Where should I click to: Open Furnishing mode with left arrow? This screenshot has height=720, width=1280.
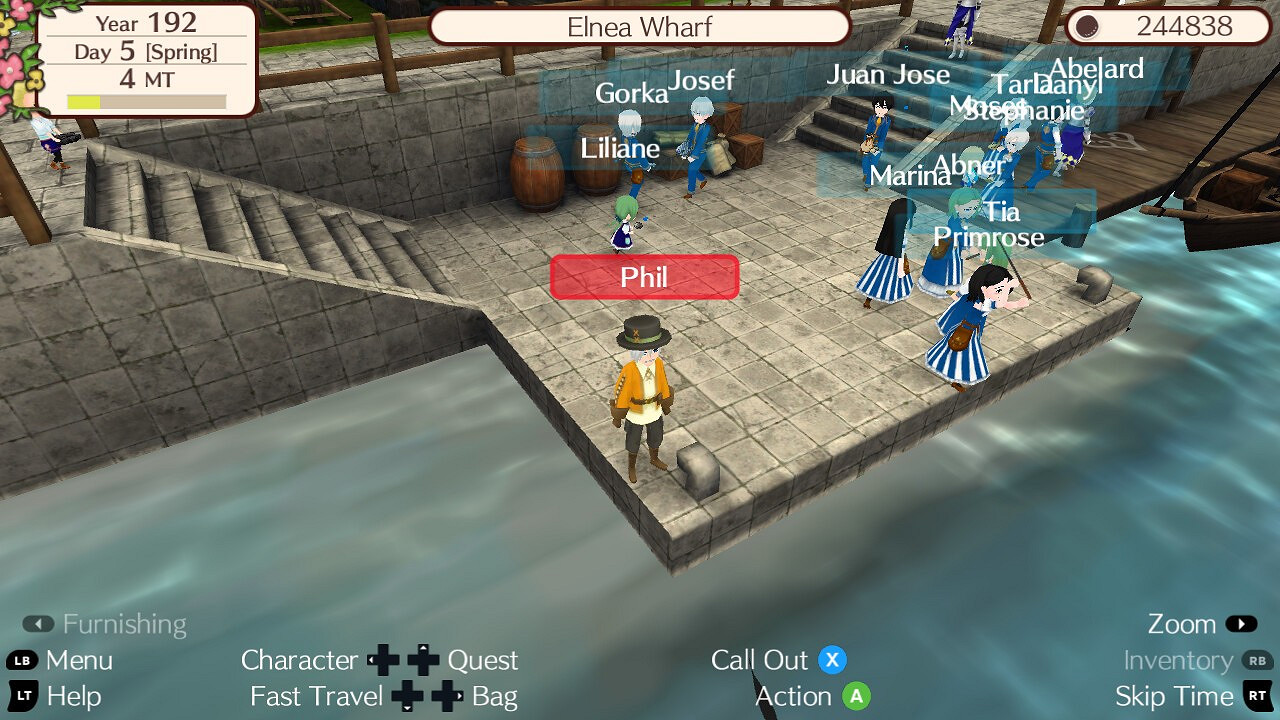tap(38, 623)
